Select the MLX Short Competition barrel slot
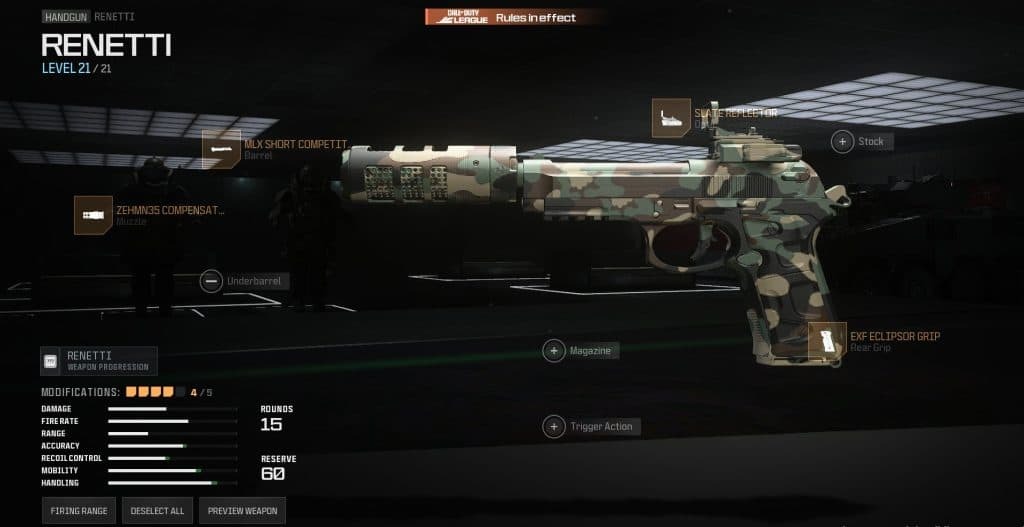 (x=221, y=149)
